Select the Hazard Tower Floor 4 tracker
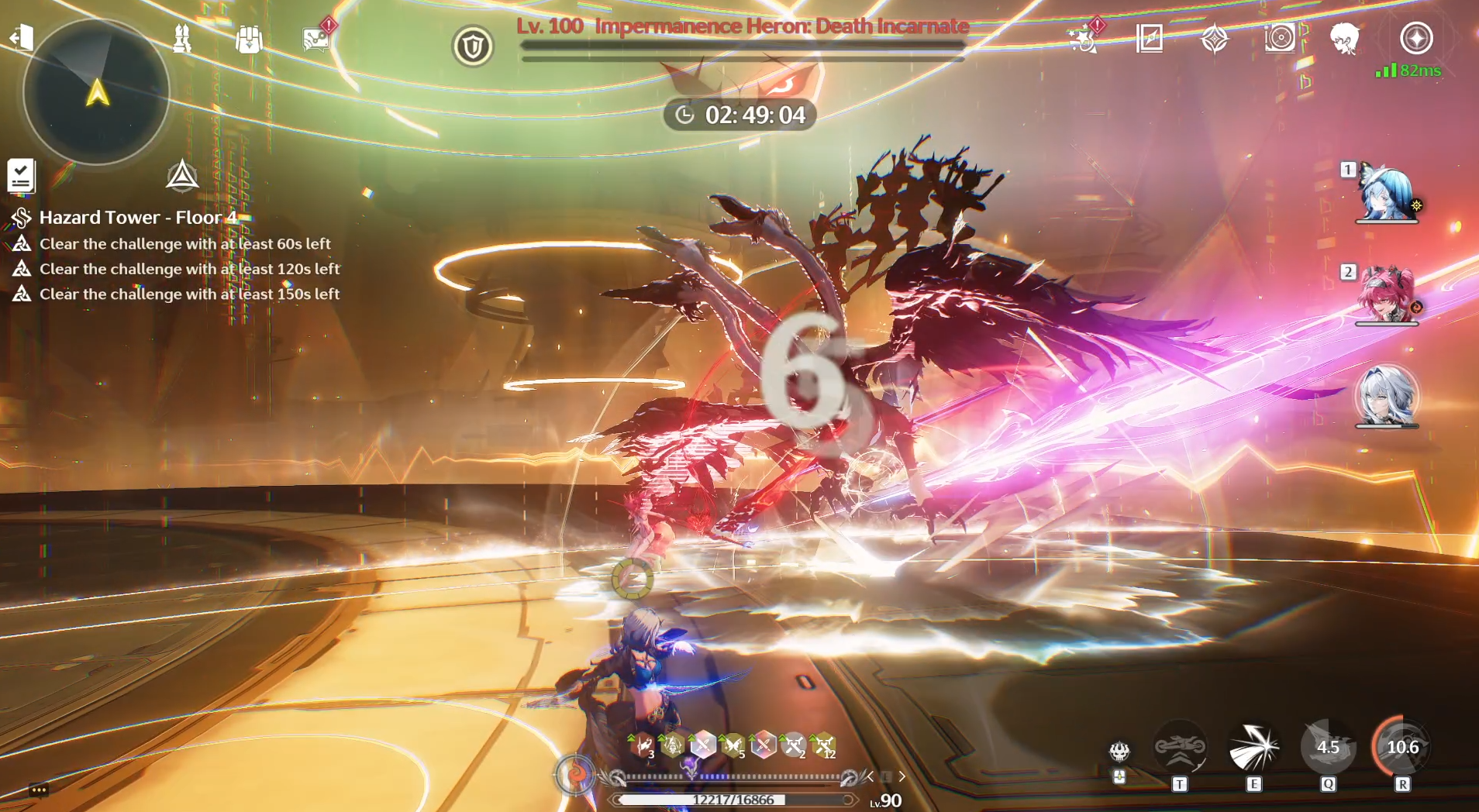 pyautogui.click(x=138, y=218)
